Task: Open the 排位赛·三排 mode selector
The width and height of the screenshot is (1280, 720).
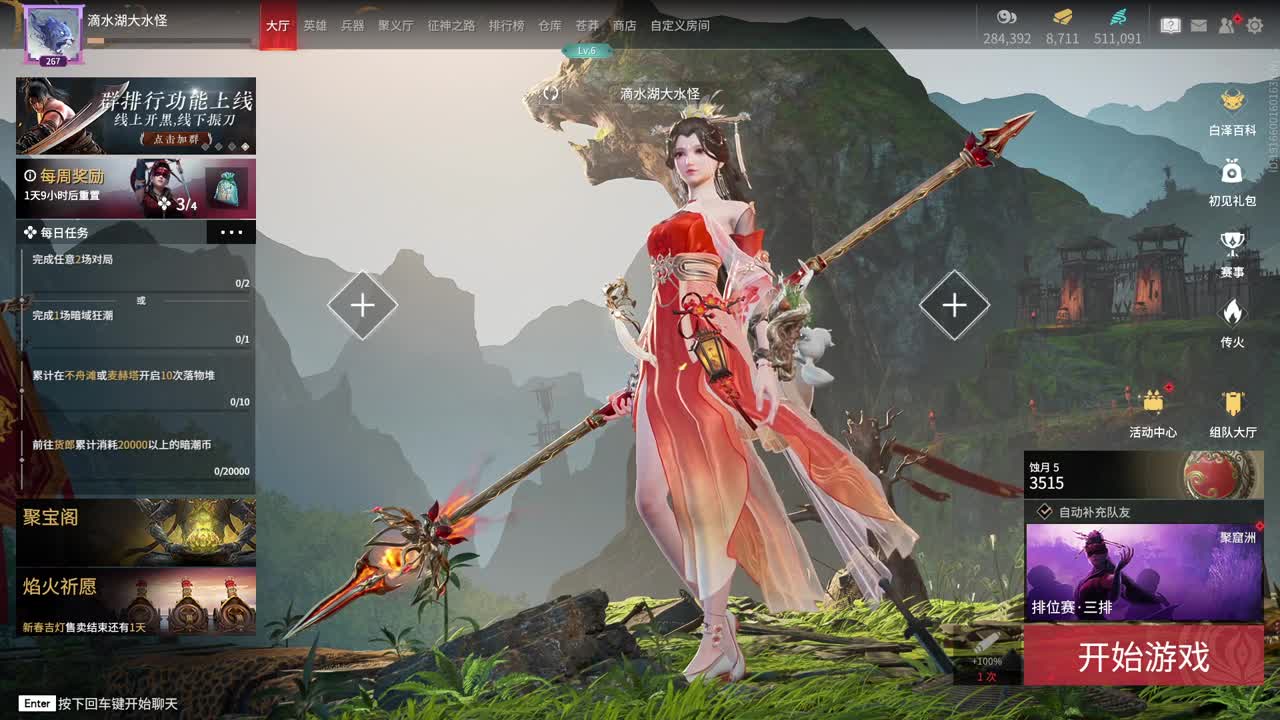Action: (1143, 572)
